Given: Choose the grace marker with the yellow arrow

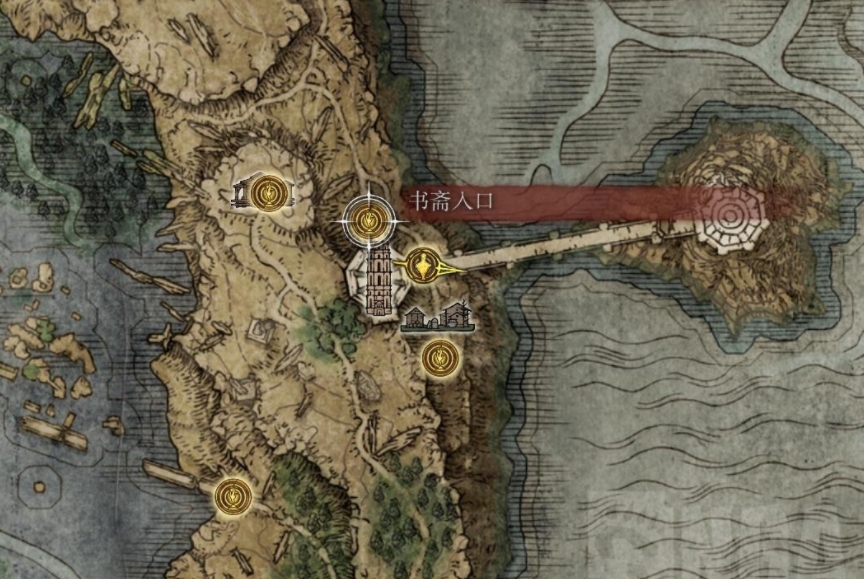Looking at the screenshot, I should tap(423, 266).
